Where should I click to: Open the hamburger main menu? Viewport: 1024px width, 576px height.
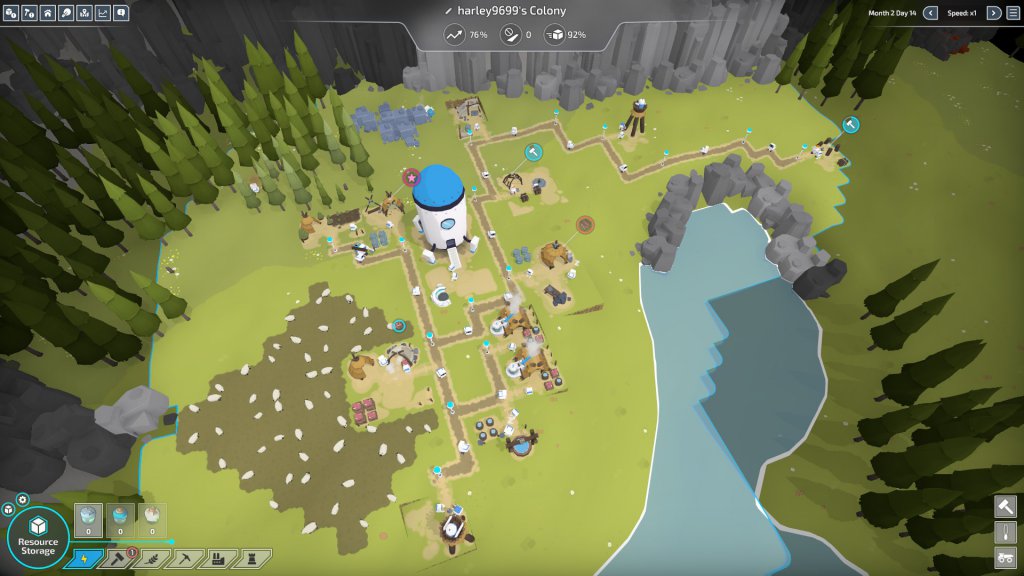click(1012, 13)
